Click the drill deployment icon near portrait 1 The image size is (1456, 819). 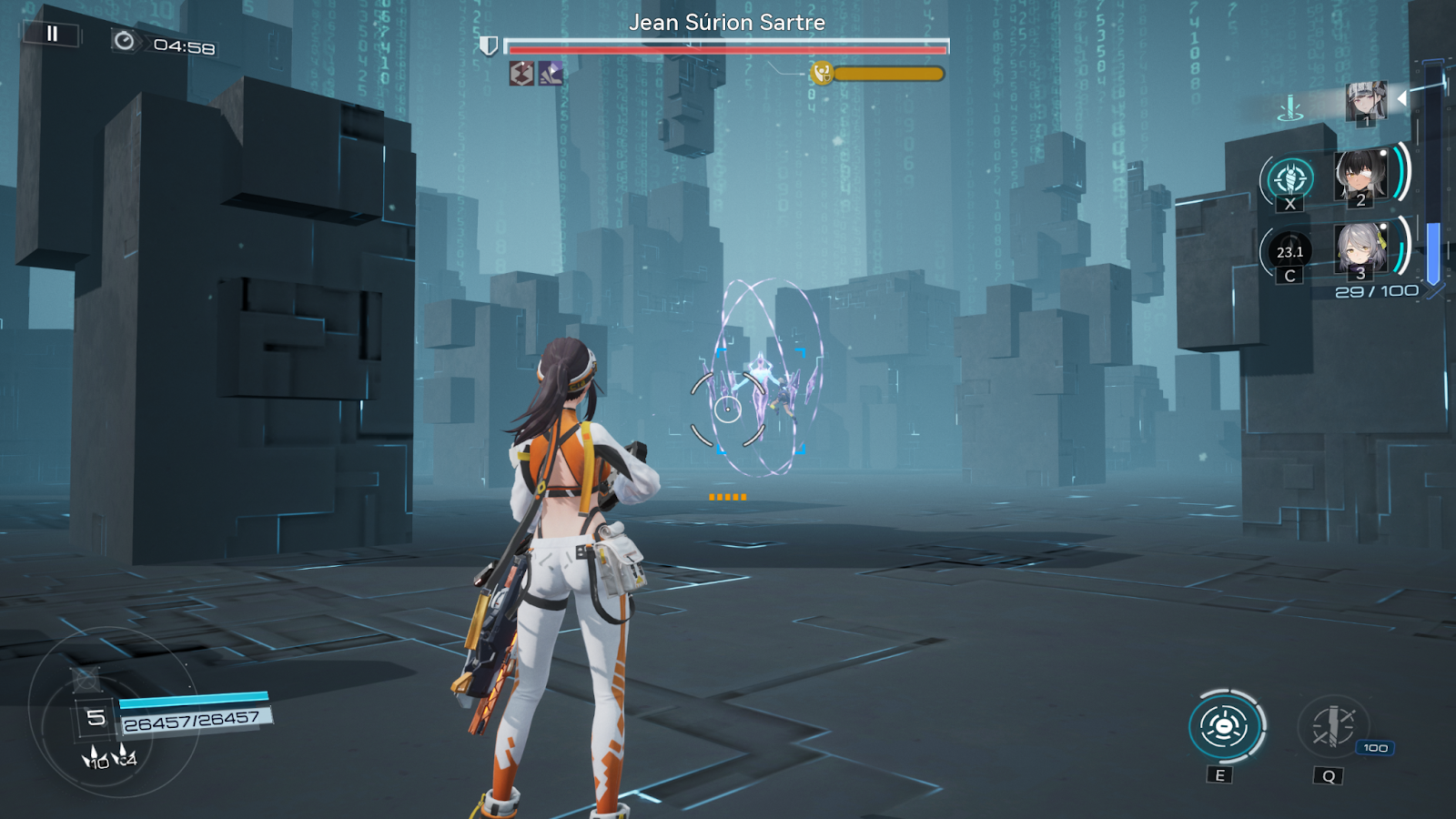[1289, 109]
